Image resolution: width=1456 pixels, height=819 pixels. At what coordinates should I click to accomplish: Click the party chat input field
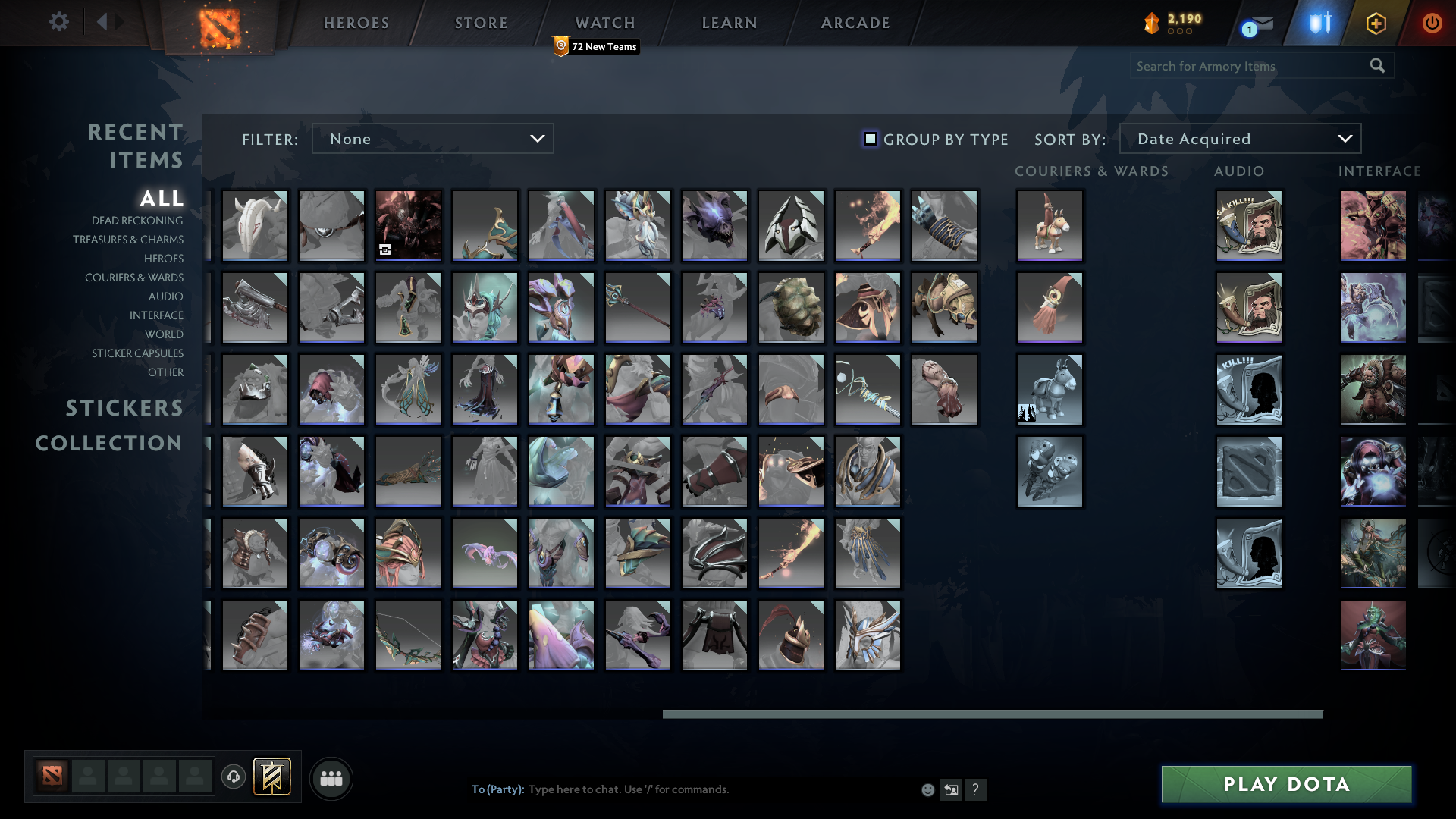pos(682,789)
